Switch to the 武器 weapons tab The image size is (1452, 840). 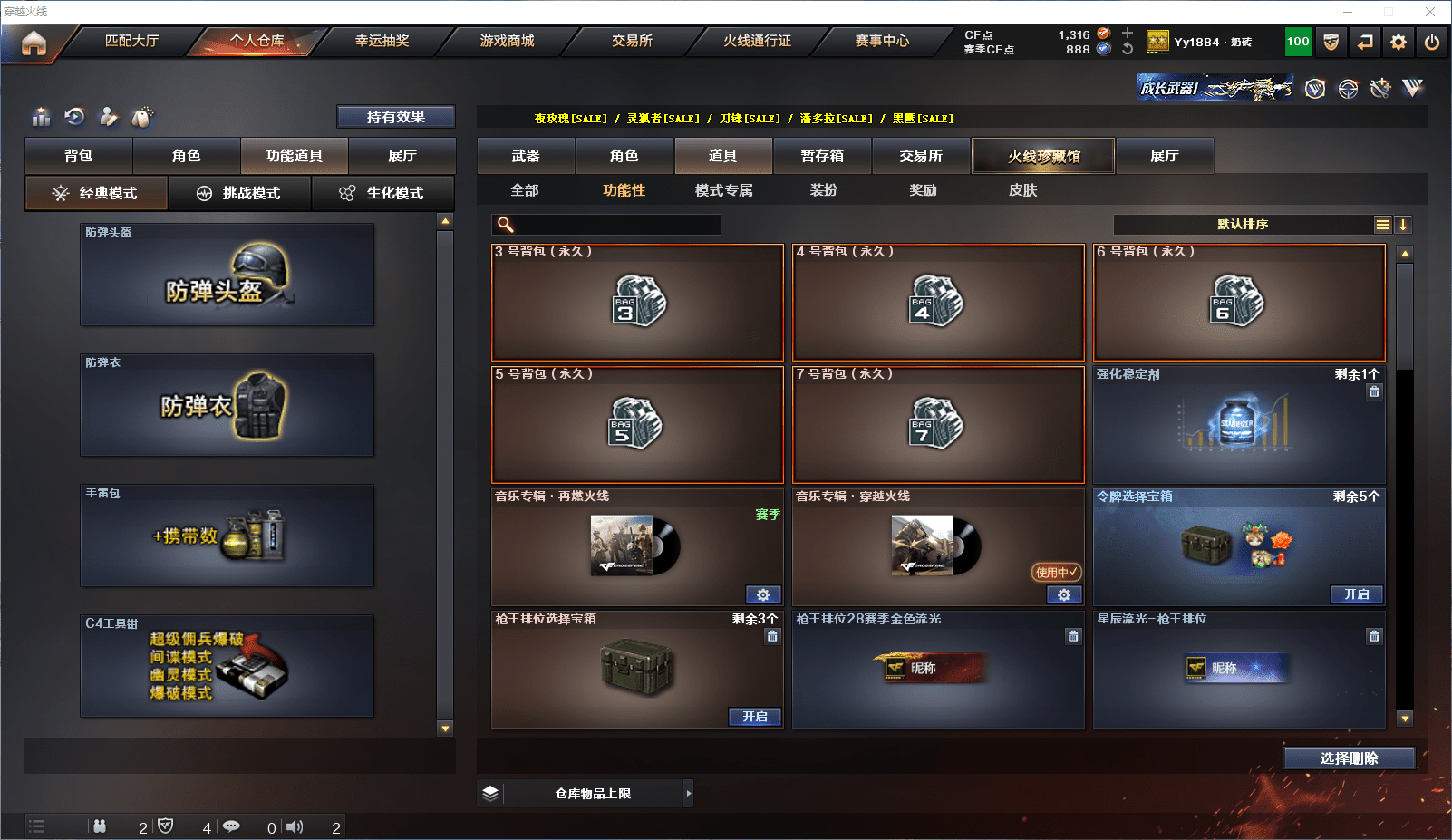click(526, 156)
